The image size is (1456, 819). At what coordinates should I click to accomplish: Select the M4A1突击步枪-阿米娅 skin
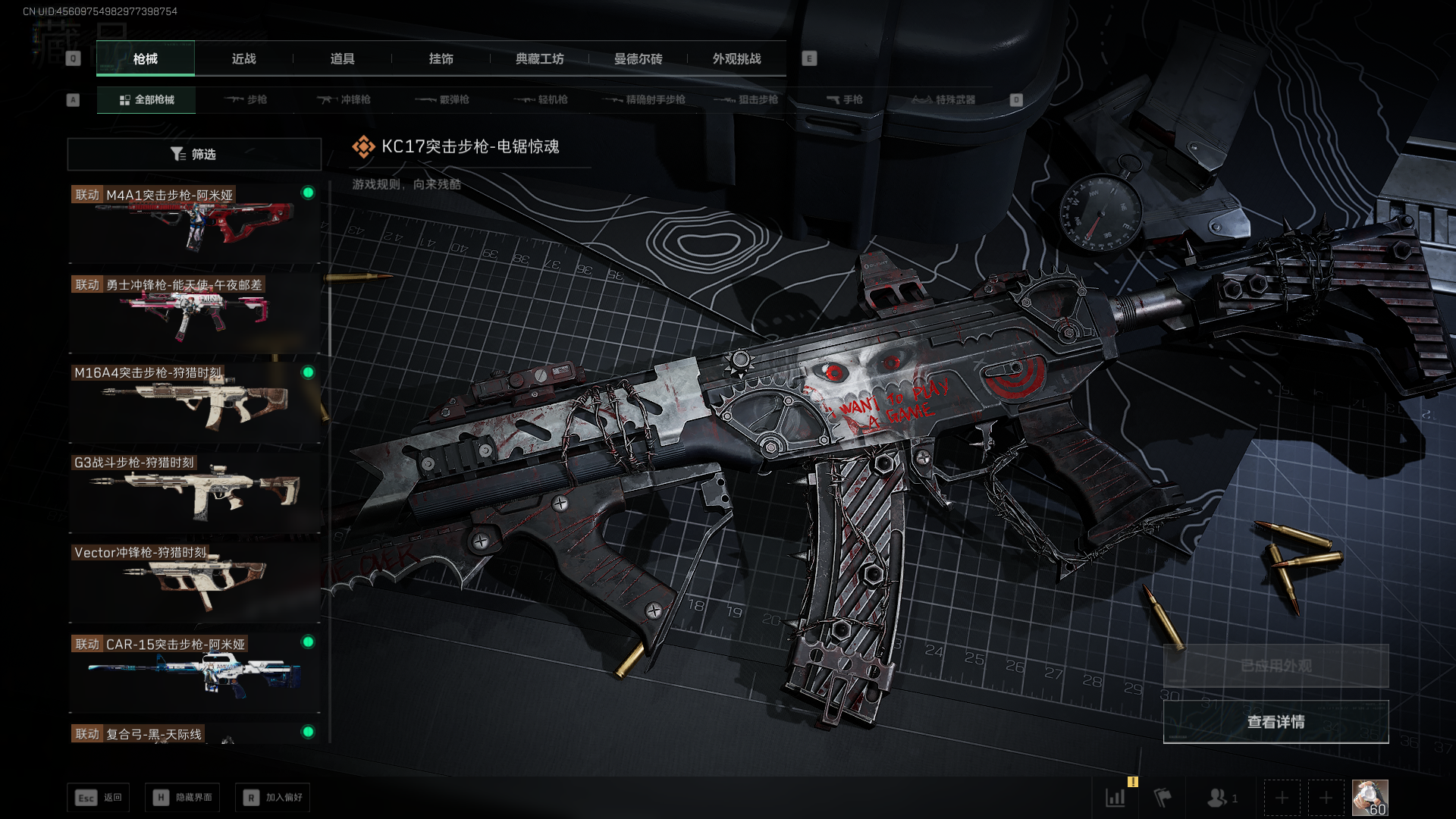[x=194, y=223]
